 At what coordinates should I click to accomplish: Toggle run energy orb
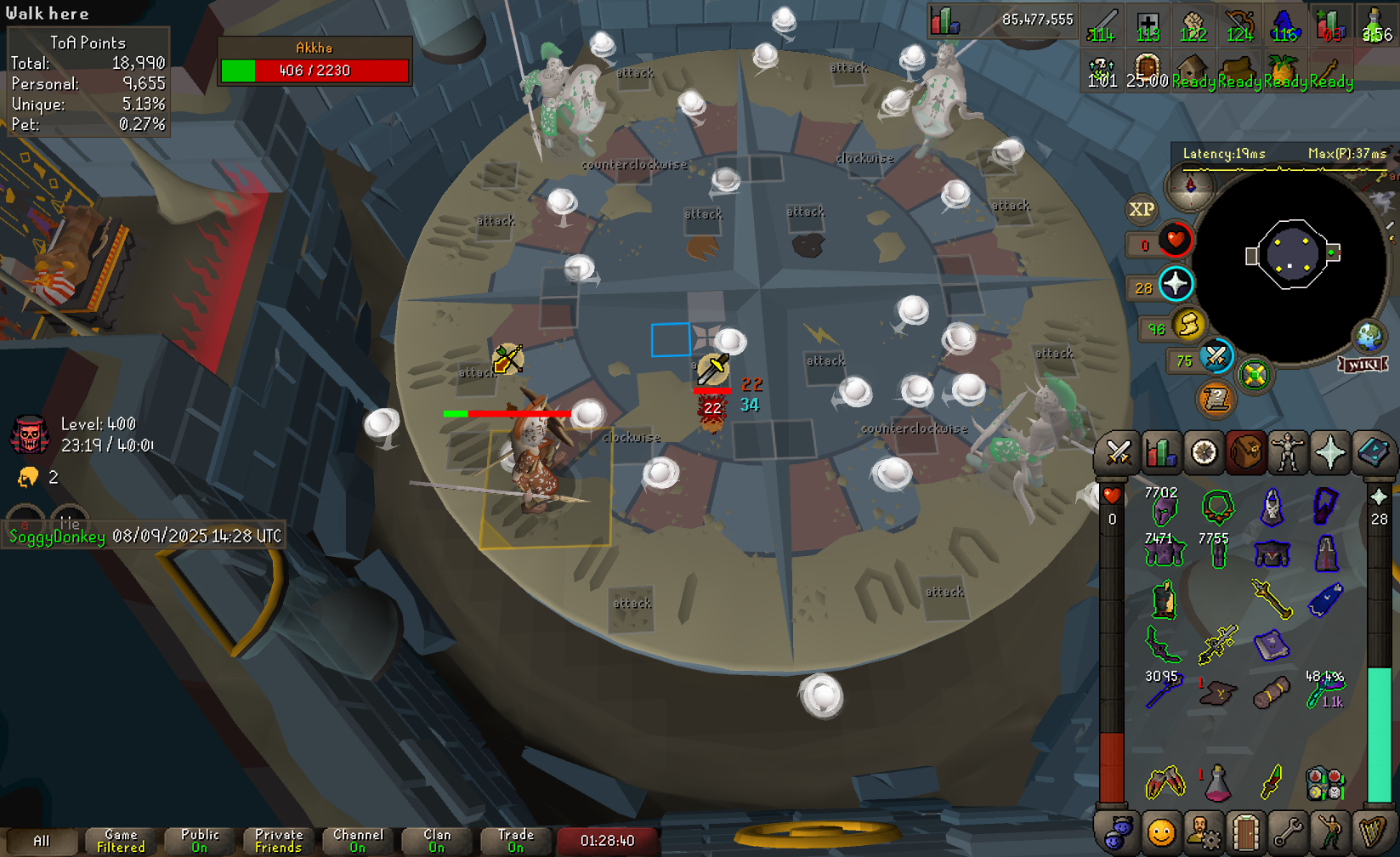click(1187, 325)
